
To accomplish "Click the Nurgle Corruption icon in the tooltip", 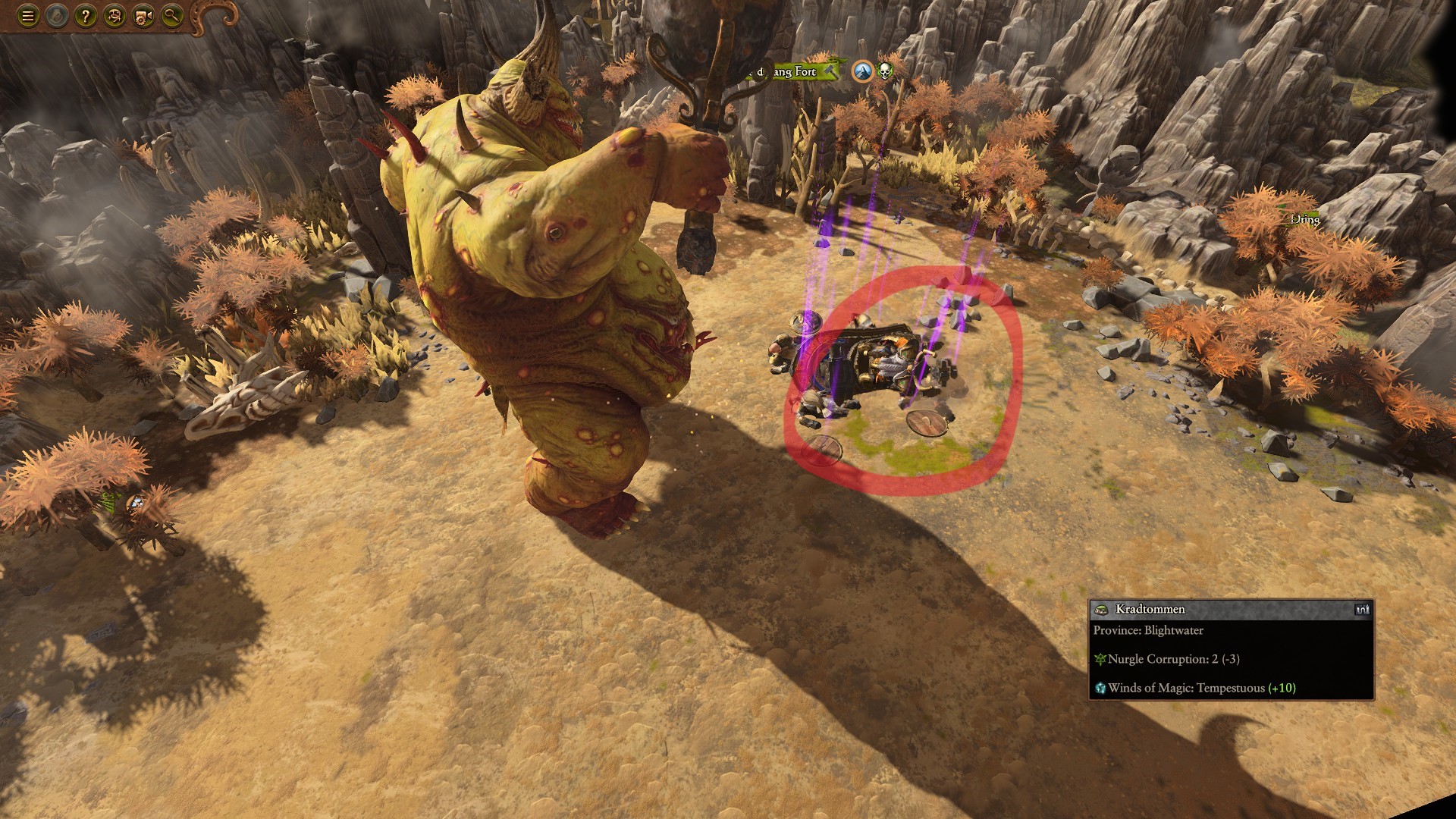I will [1102, 660].
